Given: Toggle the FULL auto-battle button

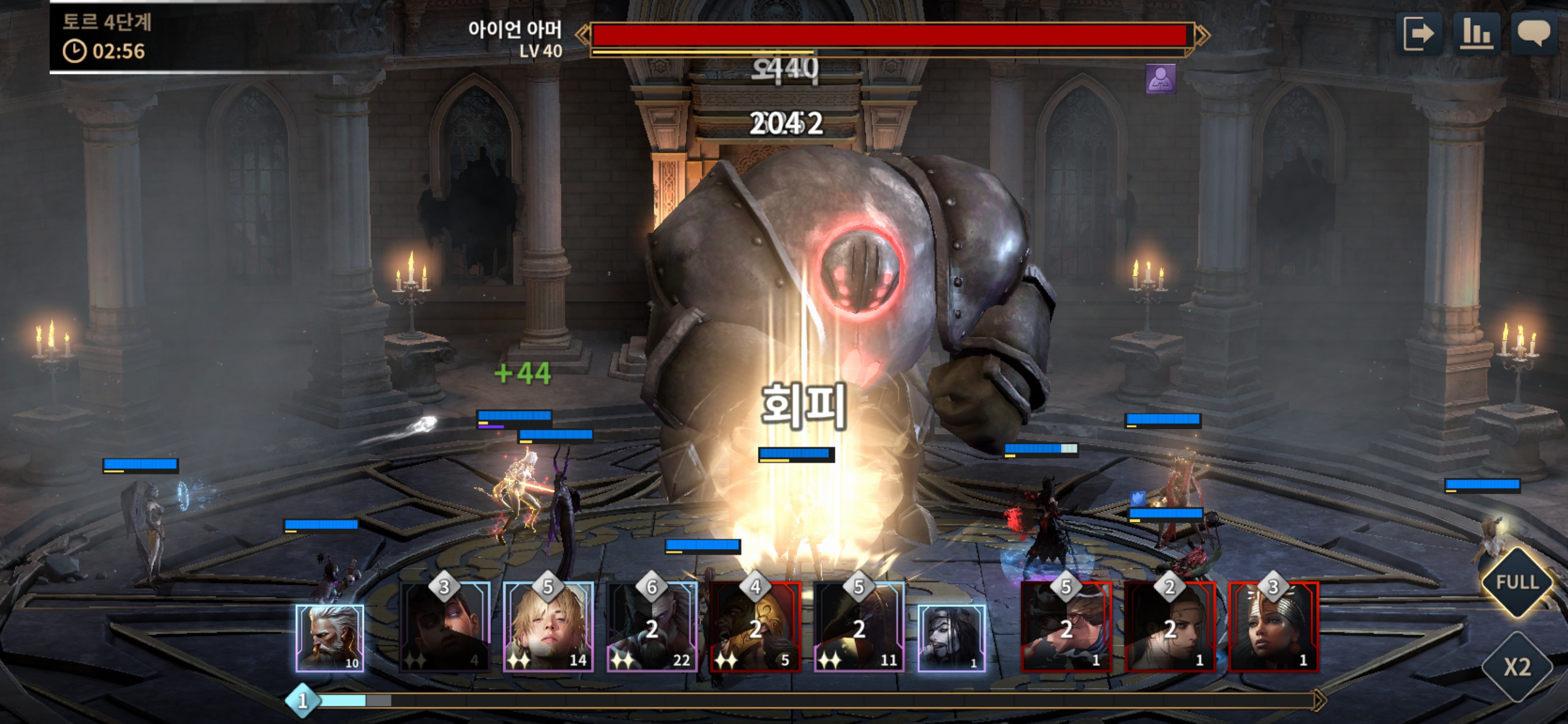Looking at the screenshot, I should 1517,583.
